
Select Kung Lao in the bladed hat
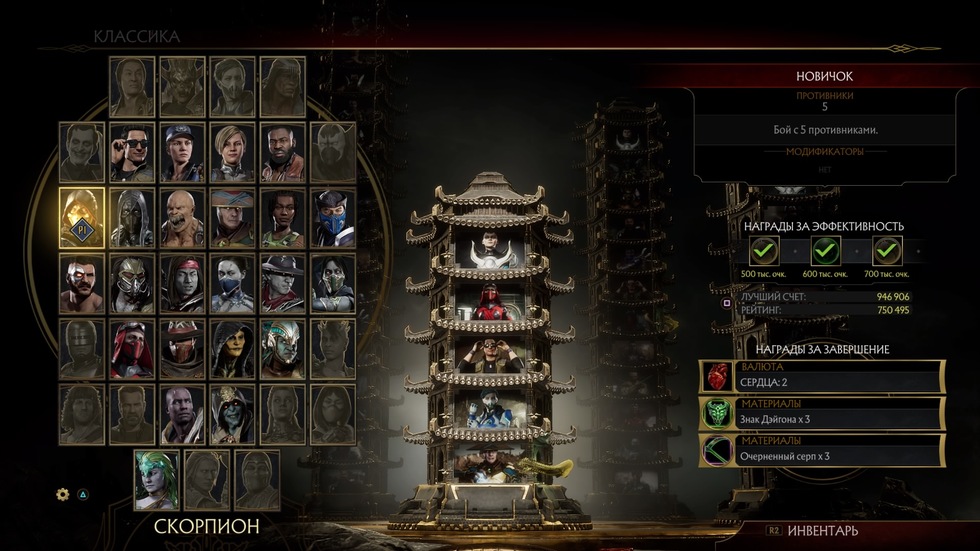[283, 281]
